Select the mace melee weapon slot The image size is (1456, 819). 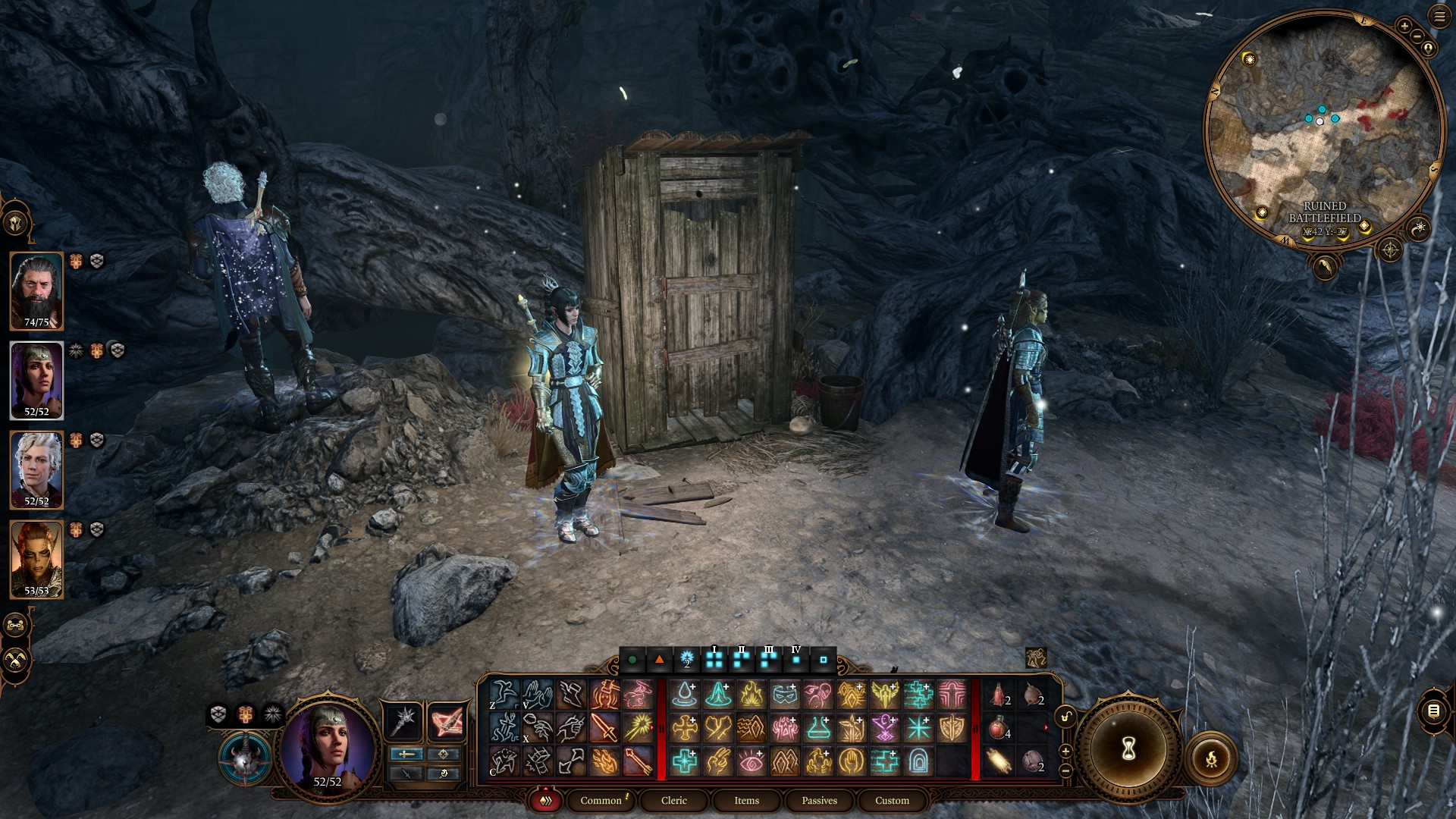[403, 720]
